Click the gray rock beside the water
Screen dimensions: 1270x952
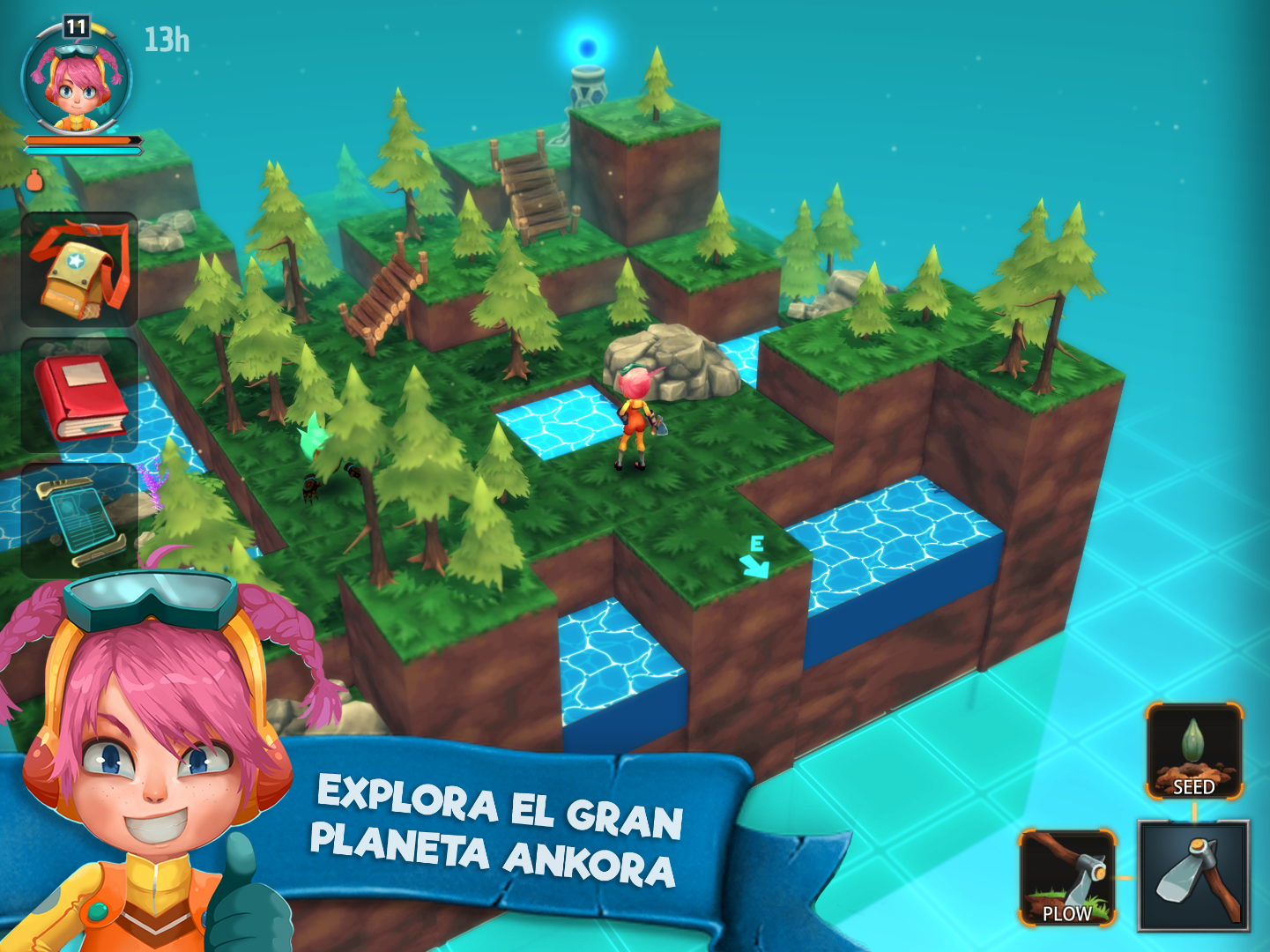[677, 361]
